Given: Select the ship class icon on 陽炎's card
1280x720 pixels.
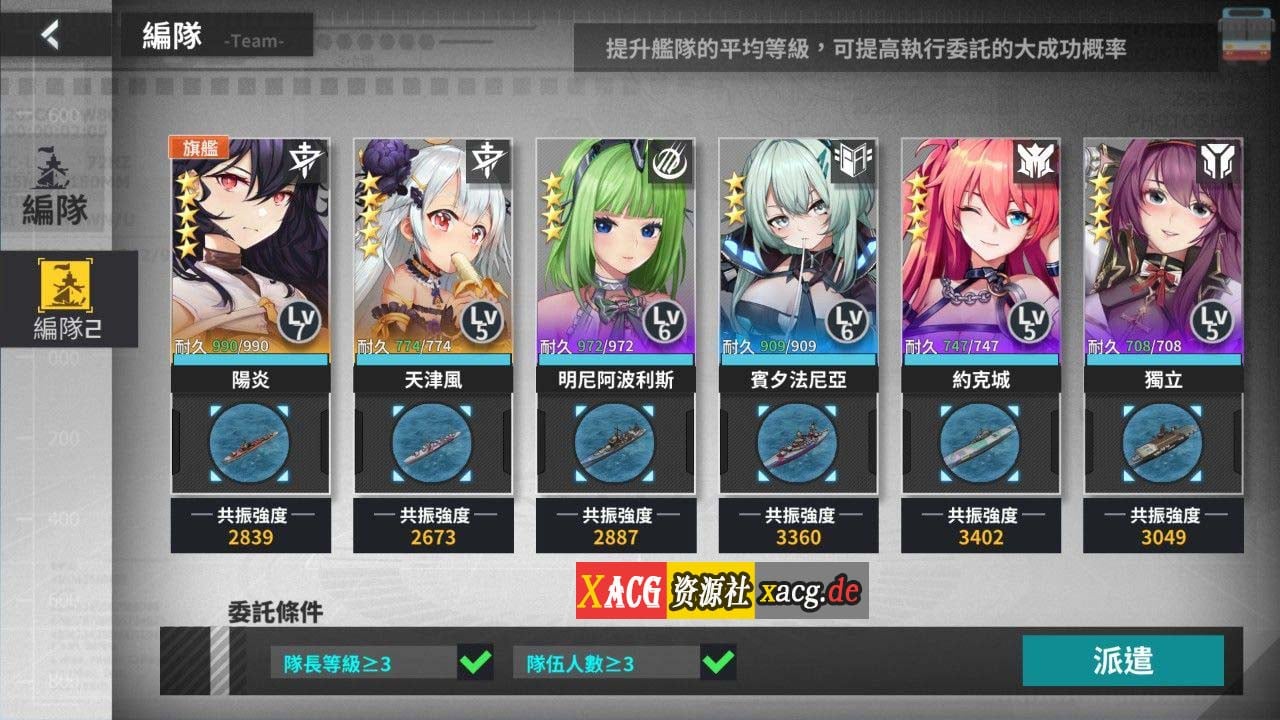Looking at the screenshot, I should click(x=306, y=161).
